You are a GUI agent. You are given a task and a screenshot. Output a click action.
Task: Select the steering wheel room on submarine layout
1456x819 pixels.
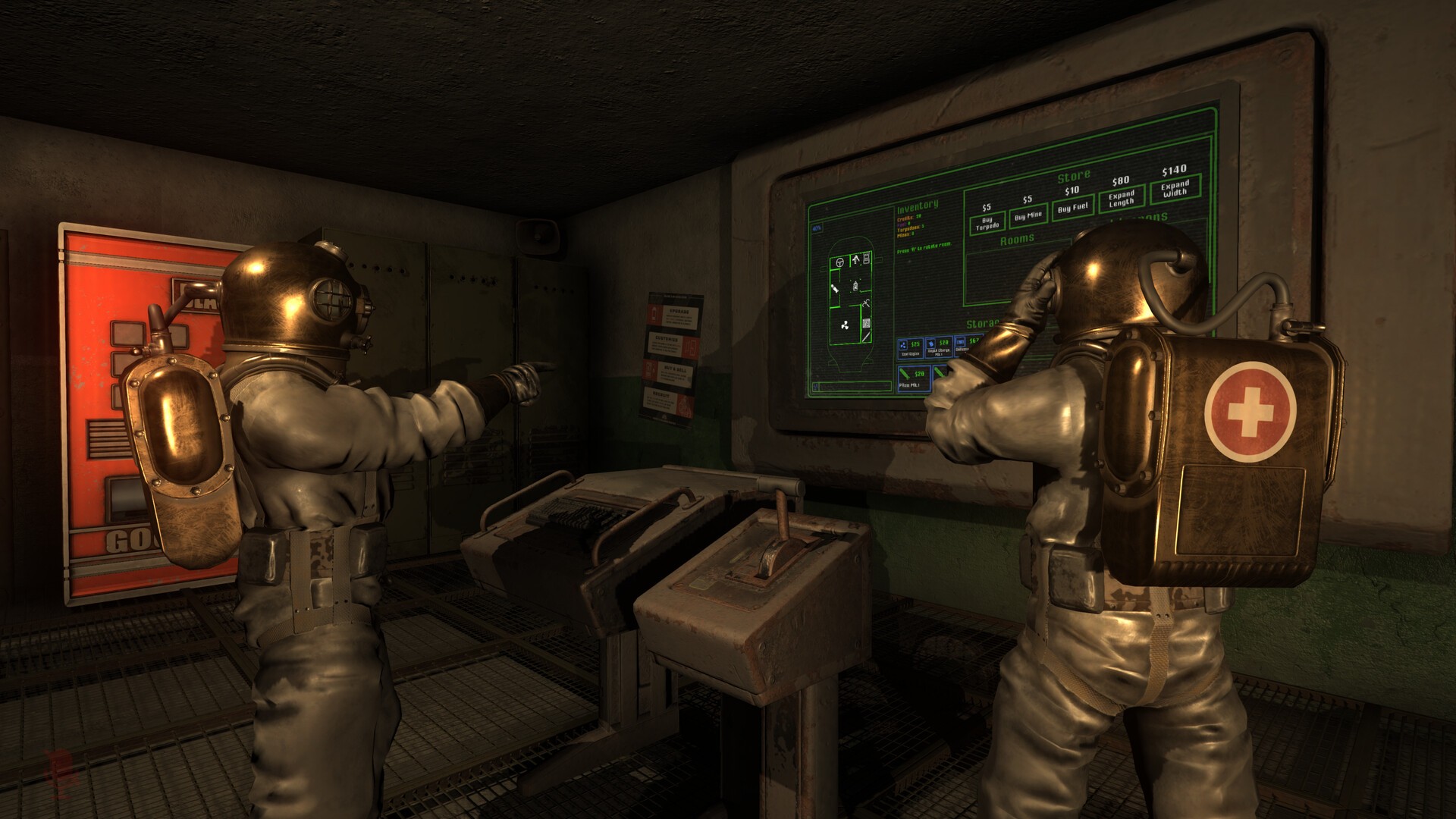pyautogui.click(x=840, y=262)
